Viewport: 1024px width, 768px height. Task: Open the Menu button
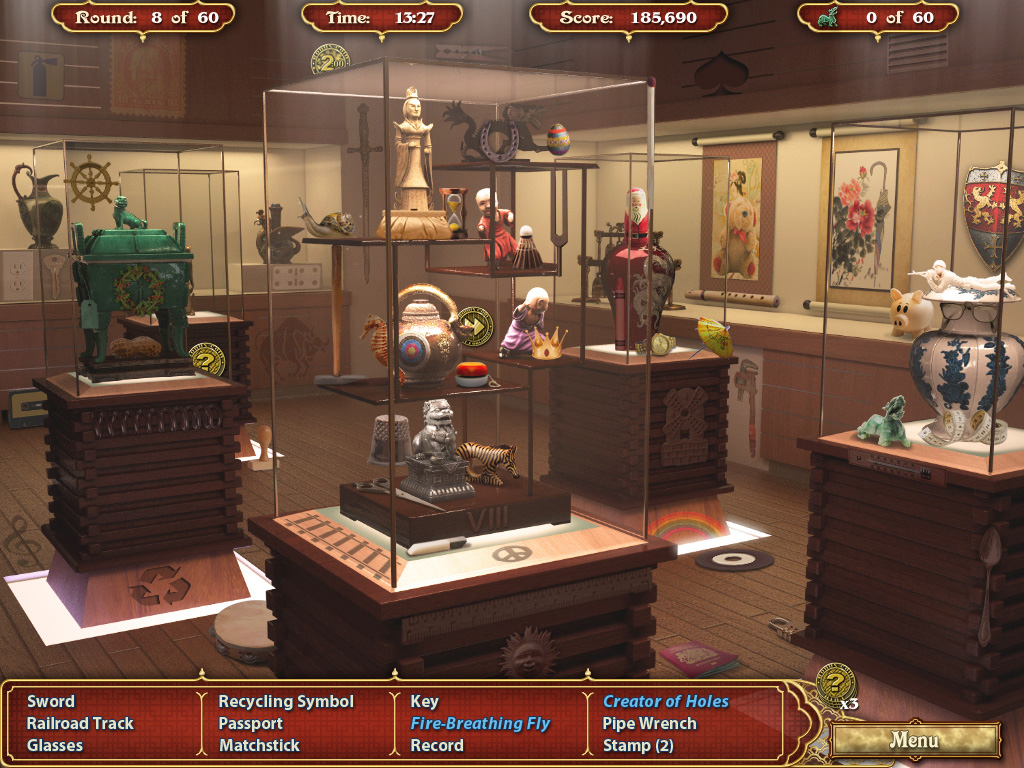(914, 740)
